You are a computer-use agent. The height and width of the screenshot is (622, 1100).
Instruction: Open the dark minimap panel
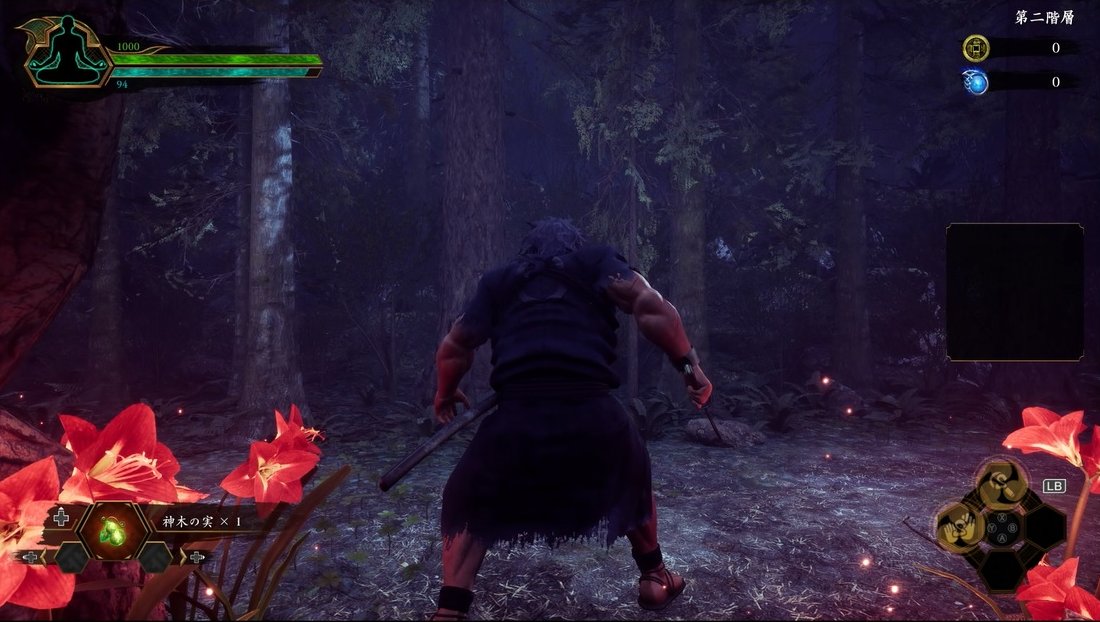click(x=1015, y=292)
